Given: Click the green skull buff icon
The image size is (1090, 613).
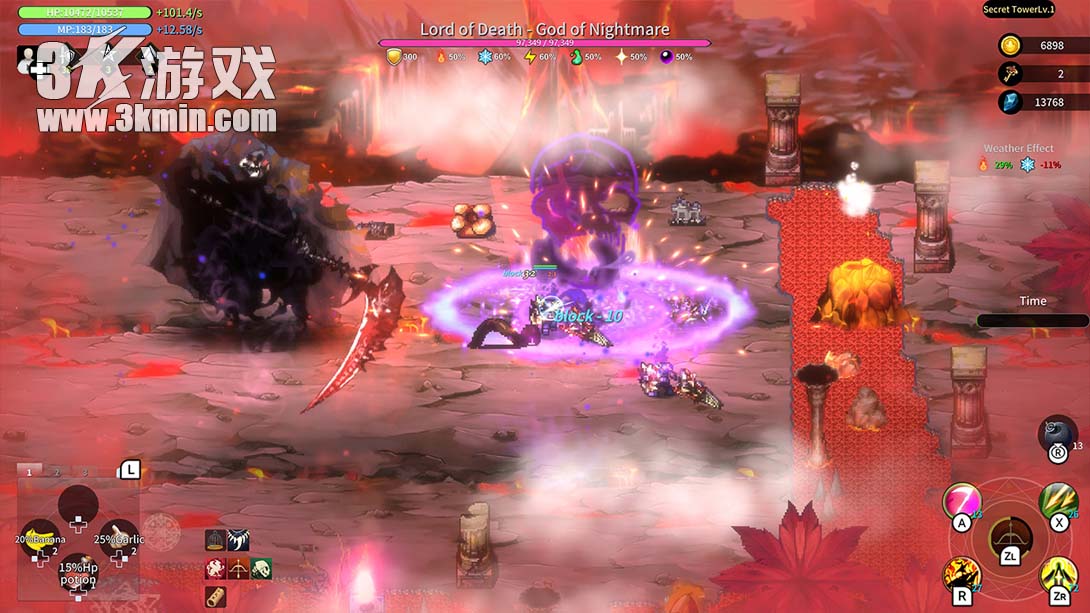Looking at the screenshot, I should tap(261, 569).
